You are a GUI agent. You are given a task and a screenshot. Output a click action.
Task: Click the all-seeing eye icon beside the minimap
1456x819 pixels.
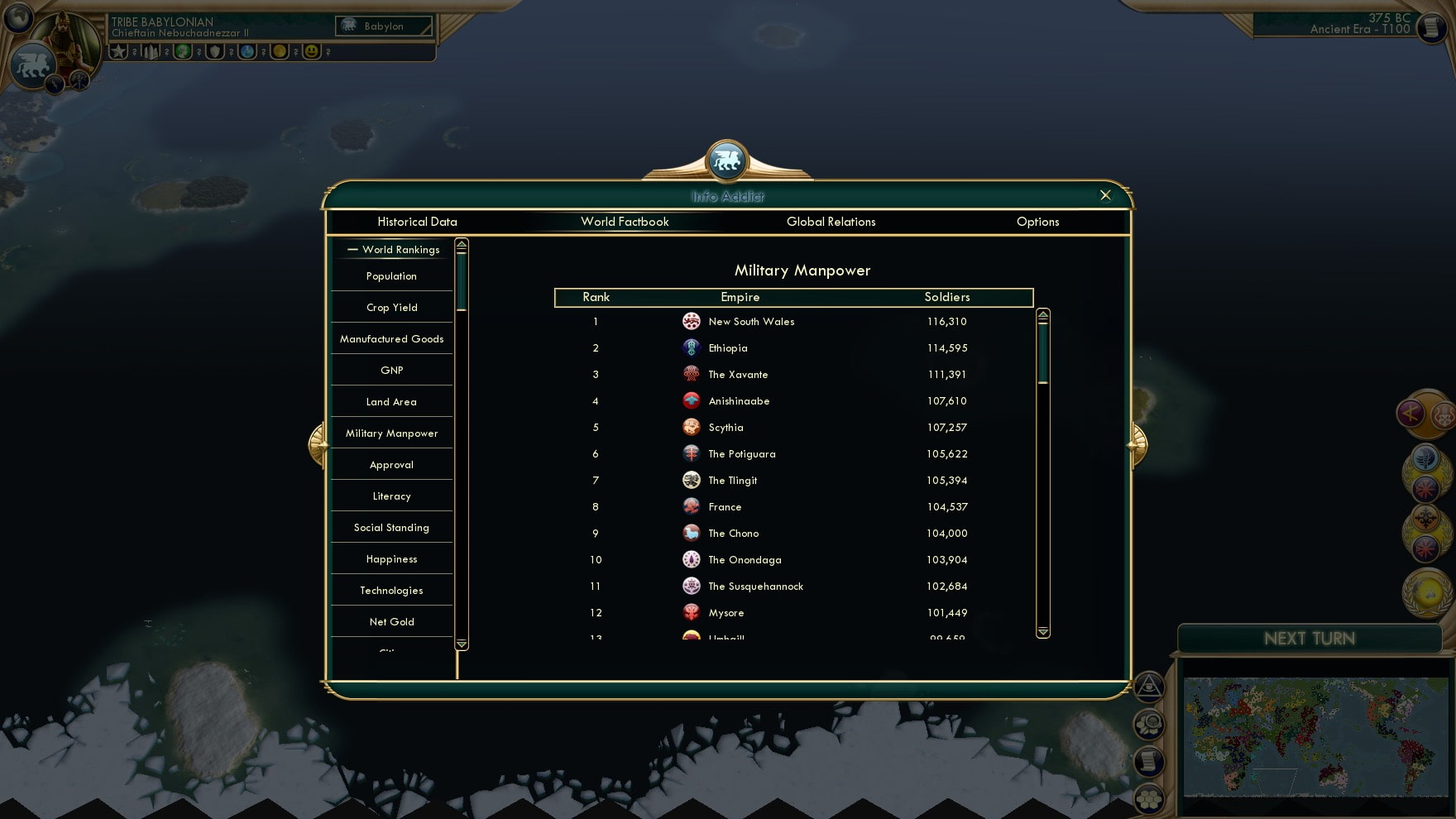pos(1150,687)
